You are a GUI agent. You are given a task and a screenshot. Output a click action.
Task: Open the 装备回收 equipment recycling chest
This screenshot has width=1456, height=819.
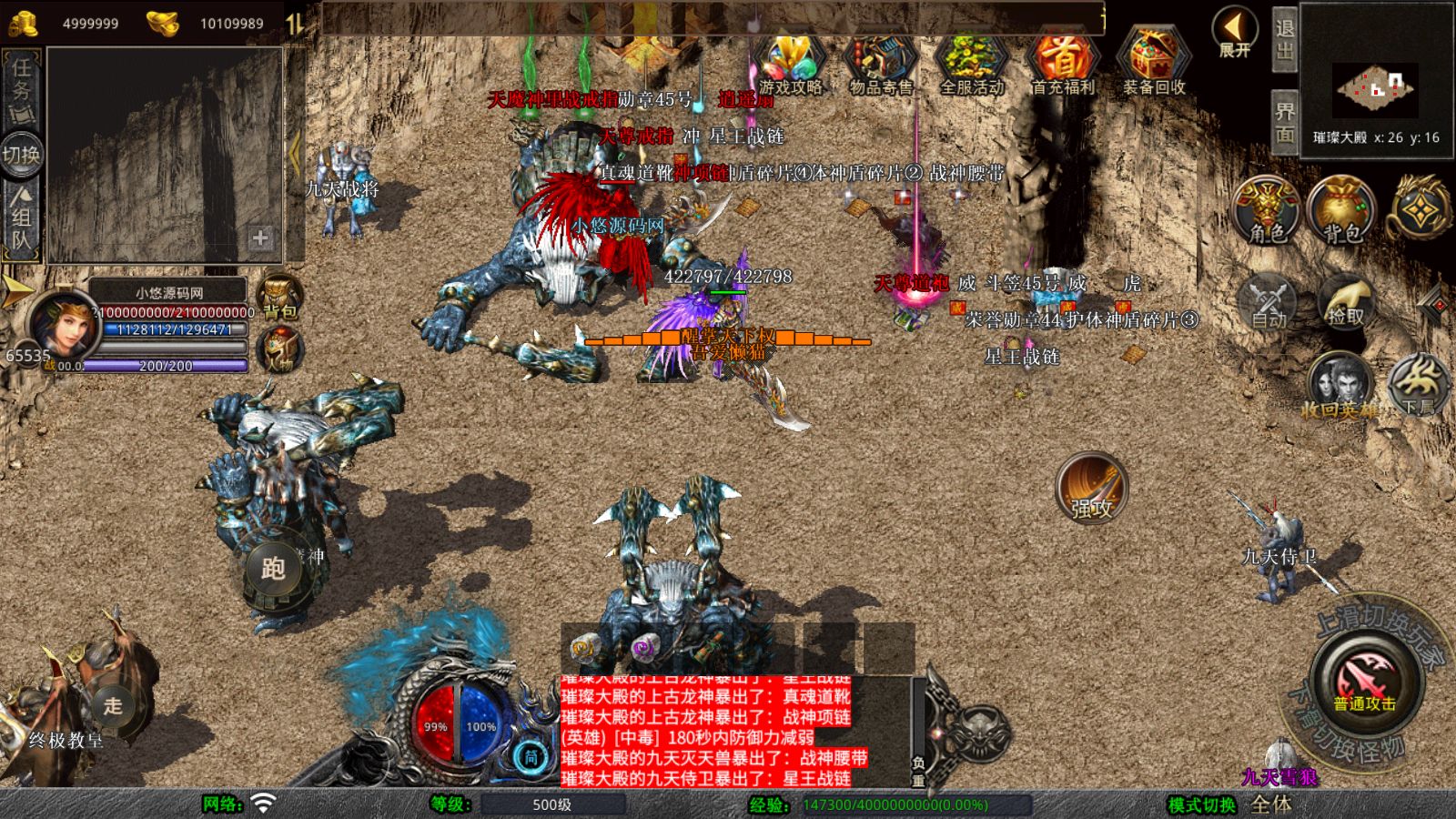(x=1154, y=62)
